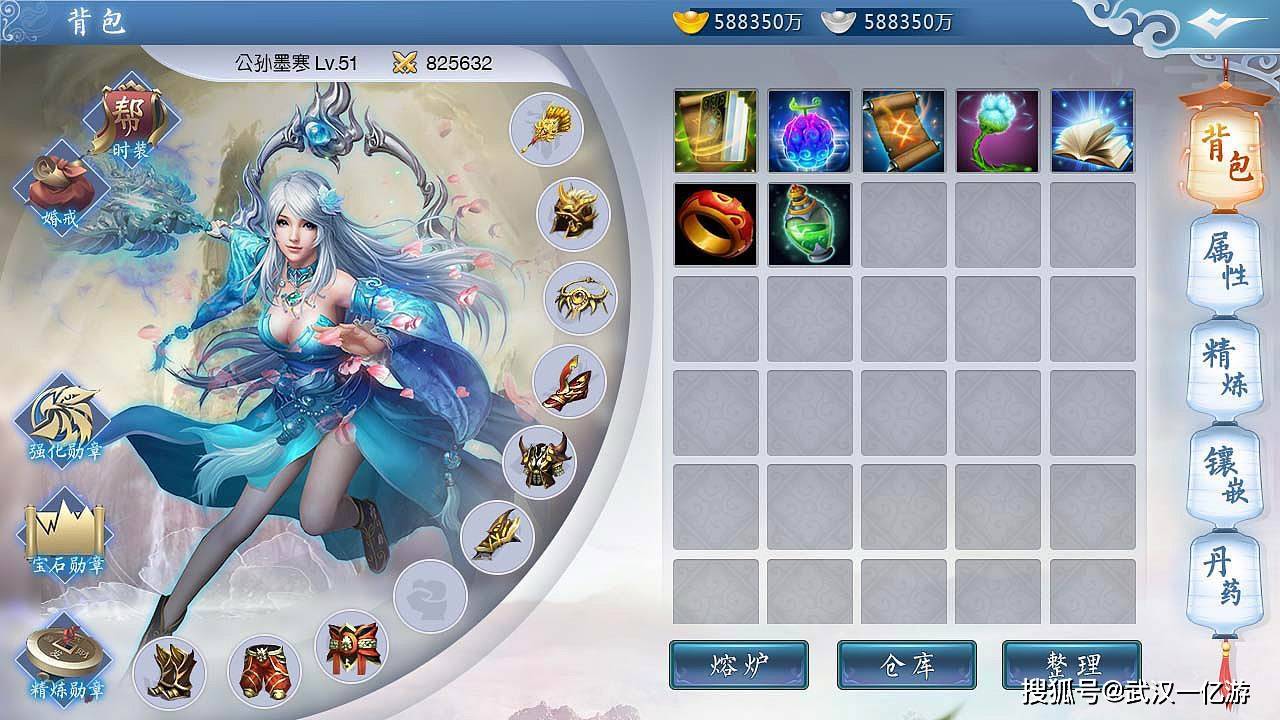The width and height of the screenshot is (1280, 720).
Task: Open the 时装 (fashion) panel icon
Action: click(x=130, y=117)
